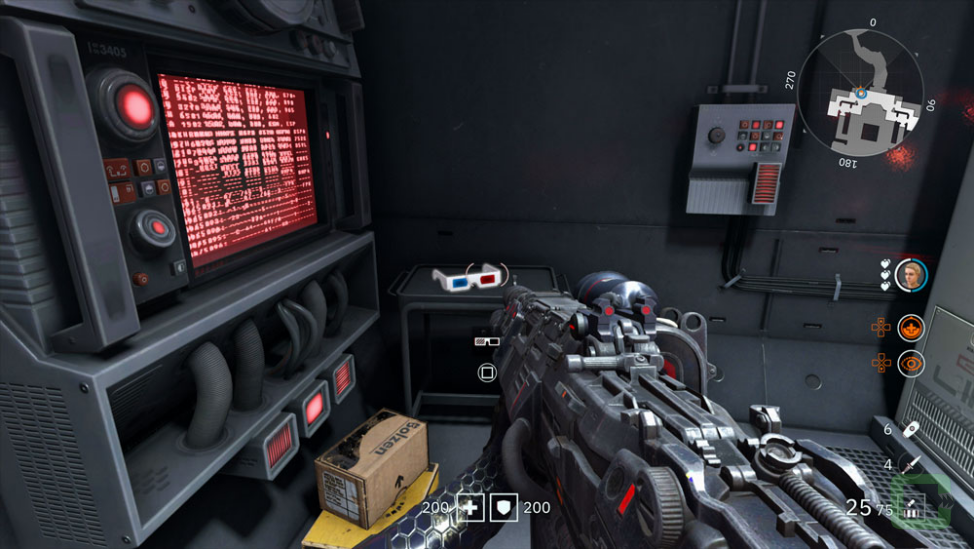Activate the orange health pep signal icon

(x=910, y=327)
